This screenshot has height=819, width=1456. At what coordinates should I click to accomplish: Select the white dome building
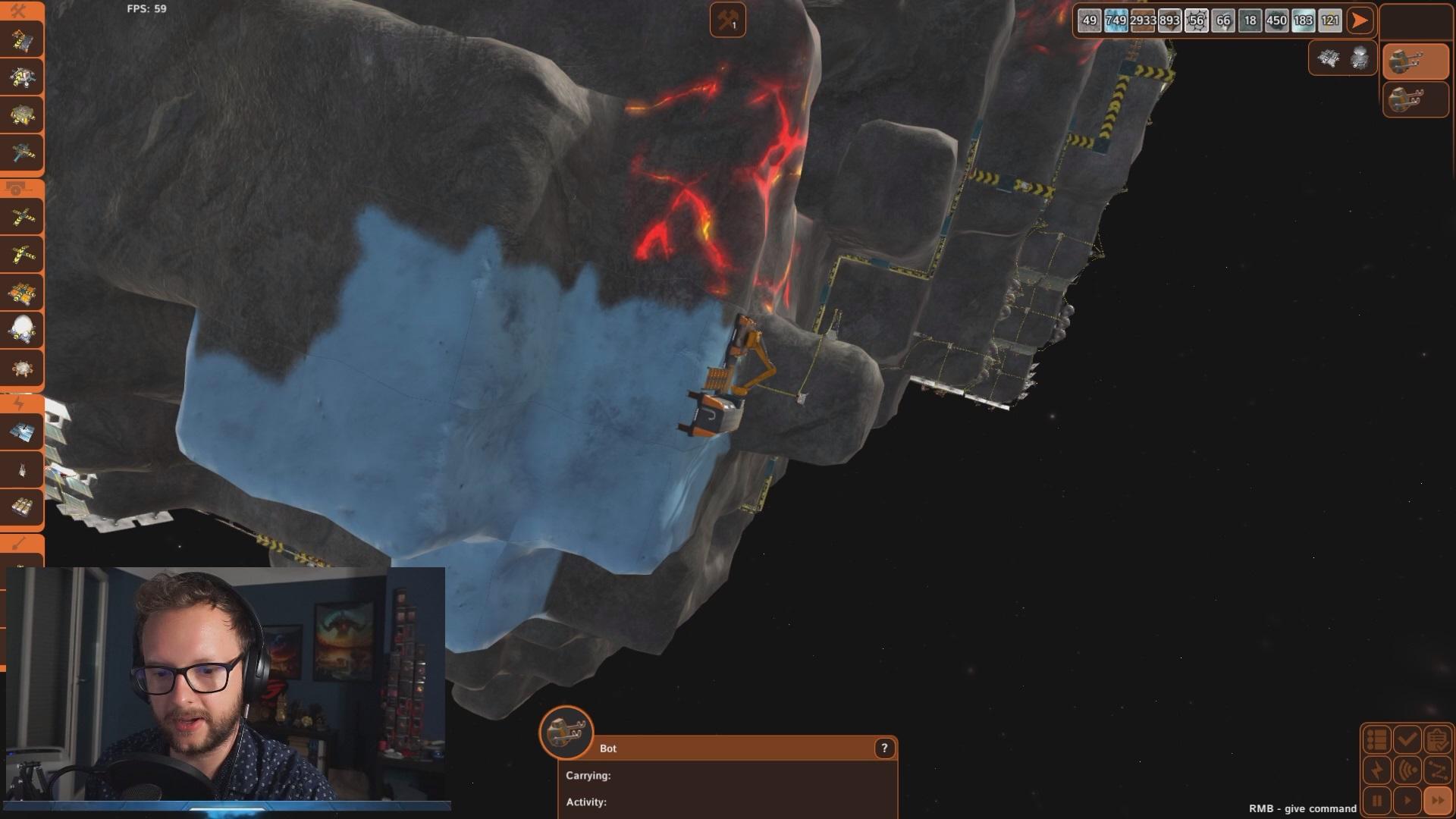(x=22, y=329)
